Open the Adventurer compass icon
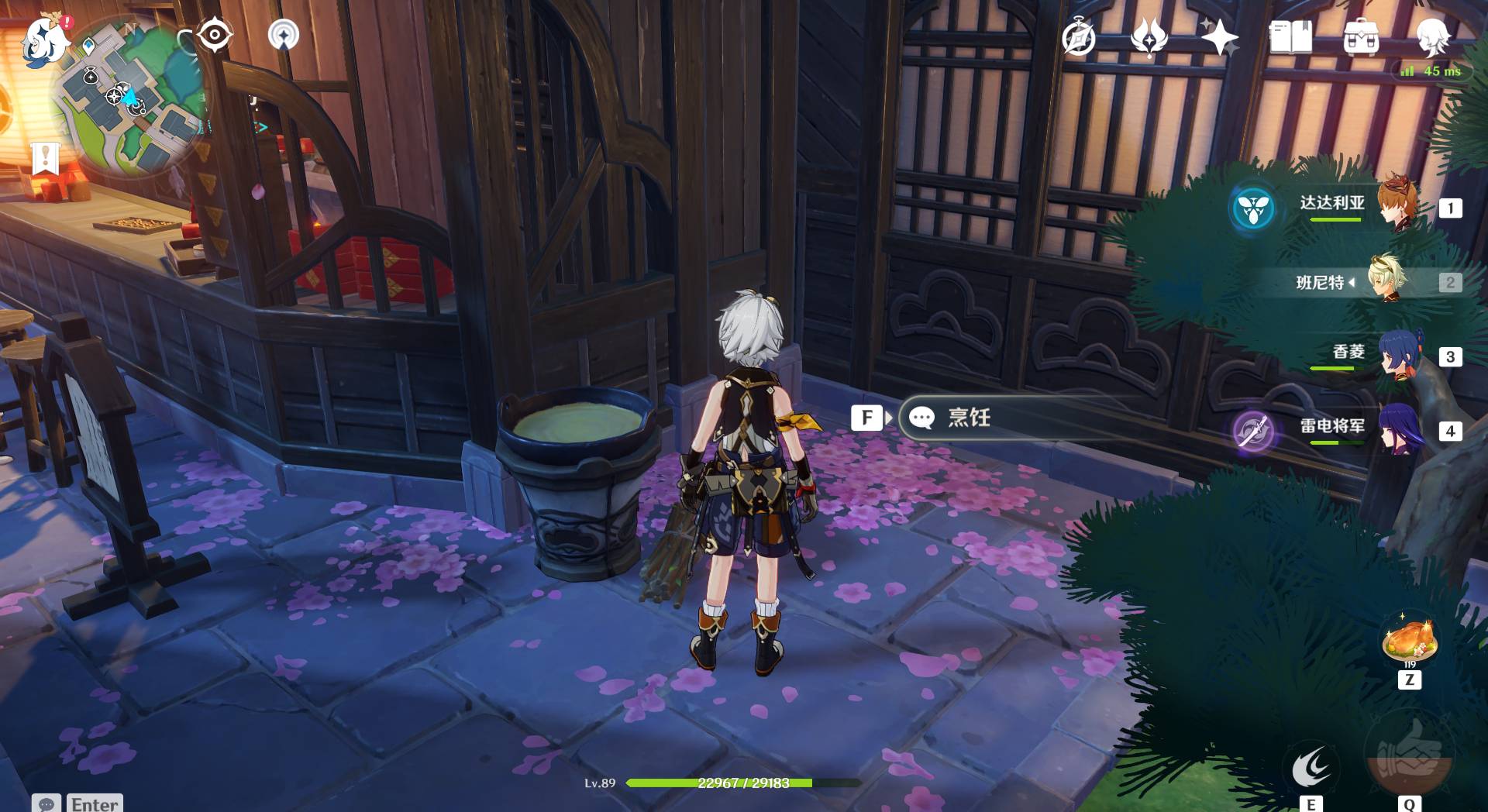The height and width of the screenshot is (812, 1488). tap(1078, 38)
